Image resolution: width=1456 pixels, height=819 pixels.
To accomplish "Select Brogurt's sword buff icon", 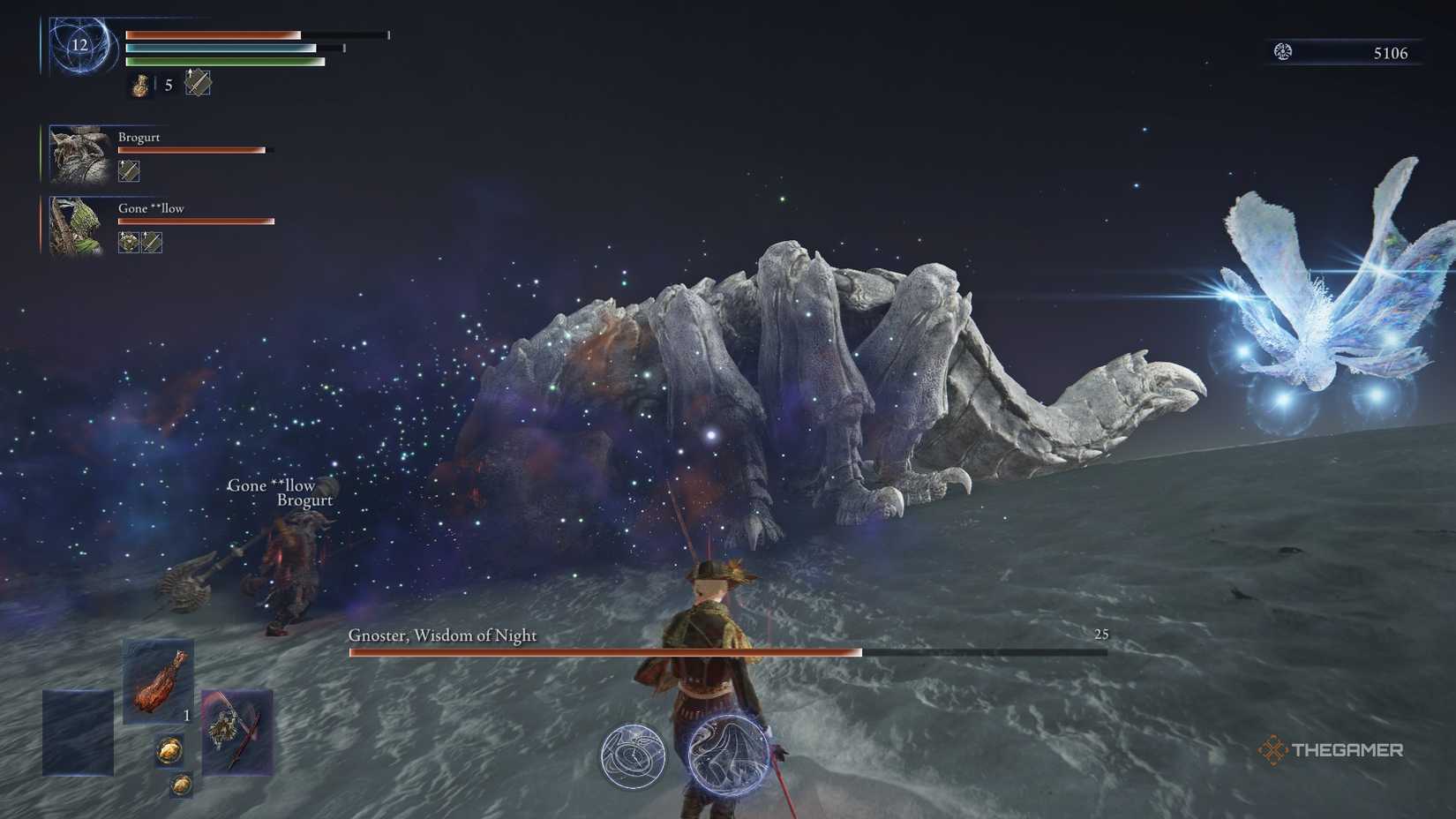I will coord(128,169).
